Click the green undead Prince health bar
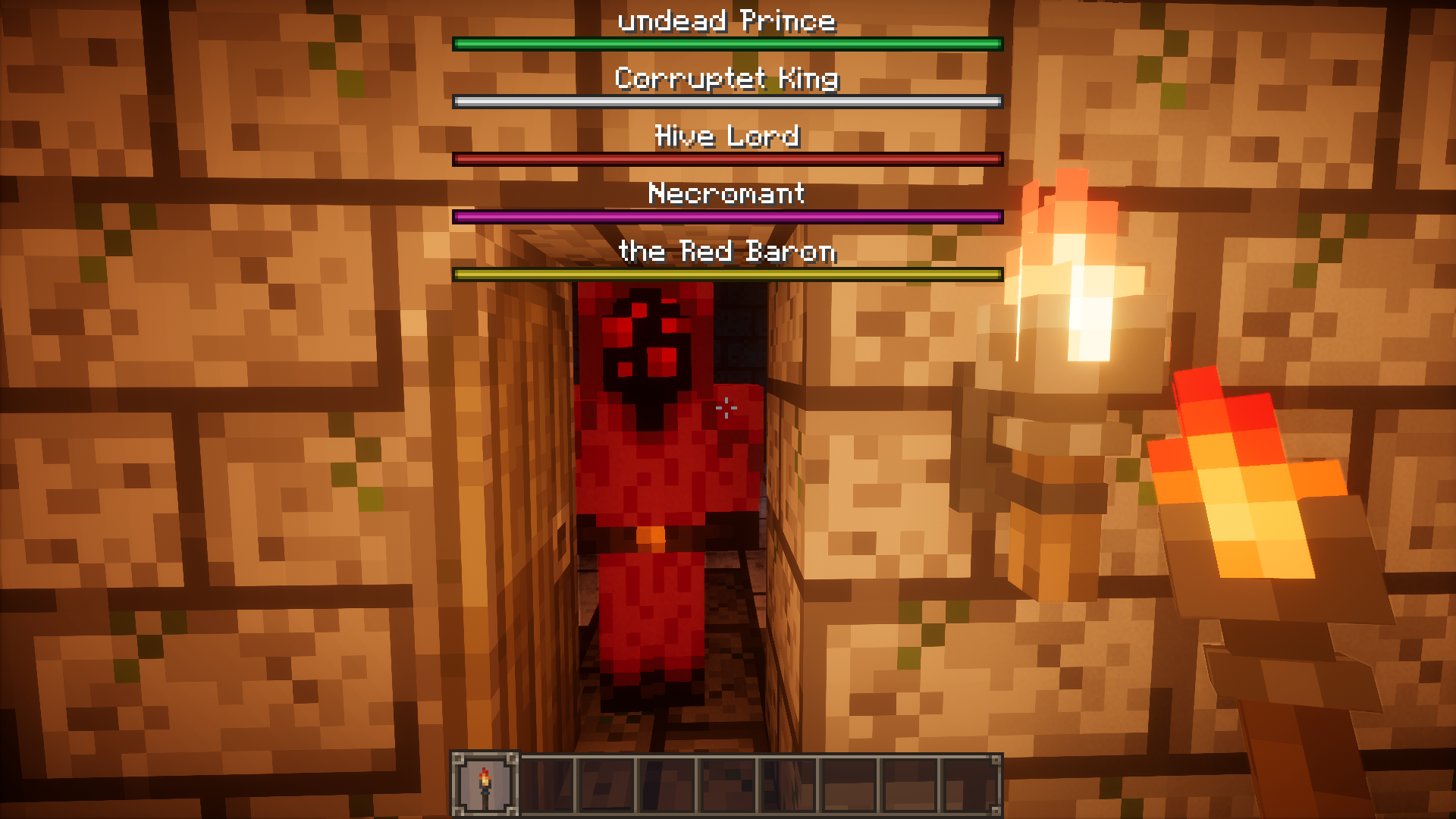The height and width of the screenshot is (819, 1456). [726, 44]
